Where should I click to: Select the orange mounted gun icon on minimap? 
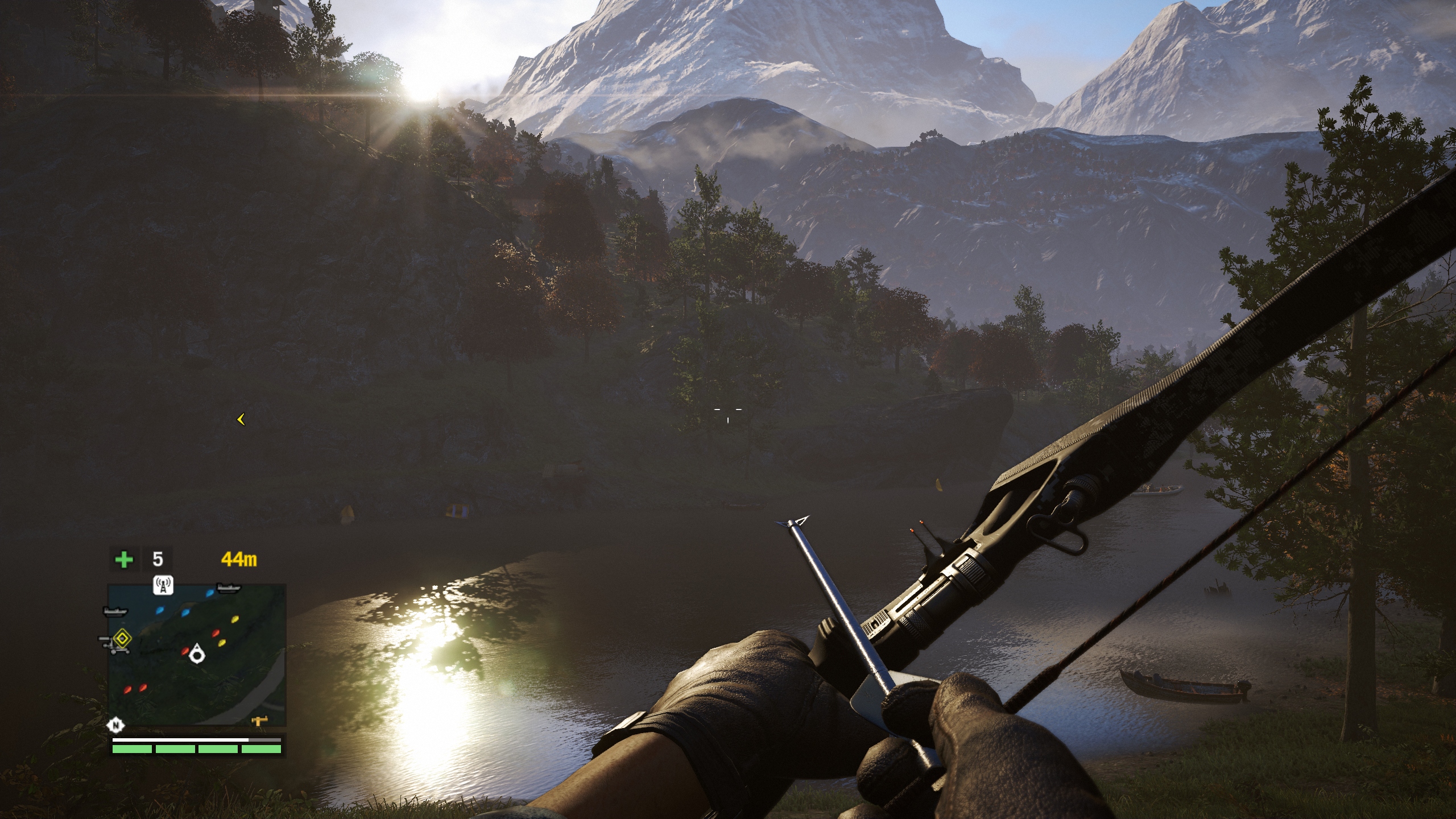(x=258, y=722)
